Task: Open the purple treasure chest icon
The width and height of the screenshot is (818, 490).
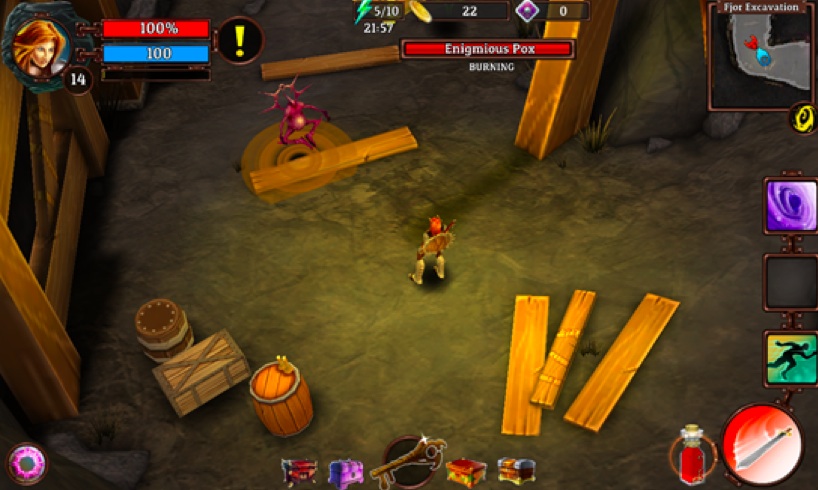Action: [345, 470]
